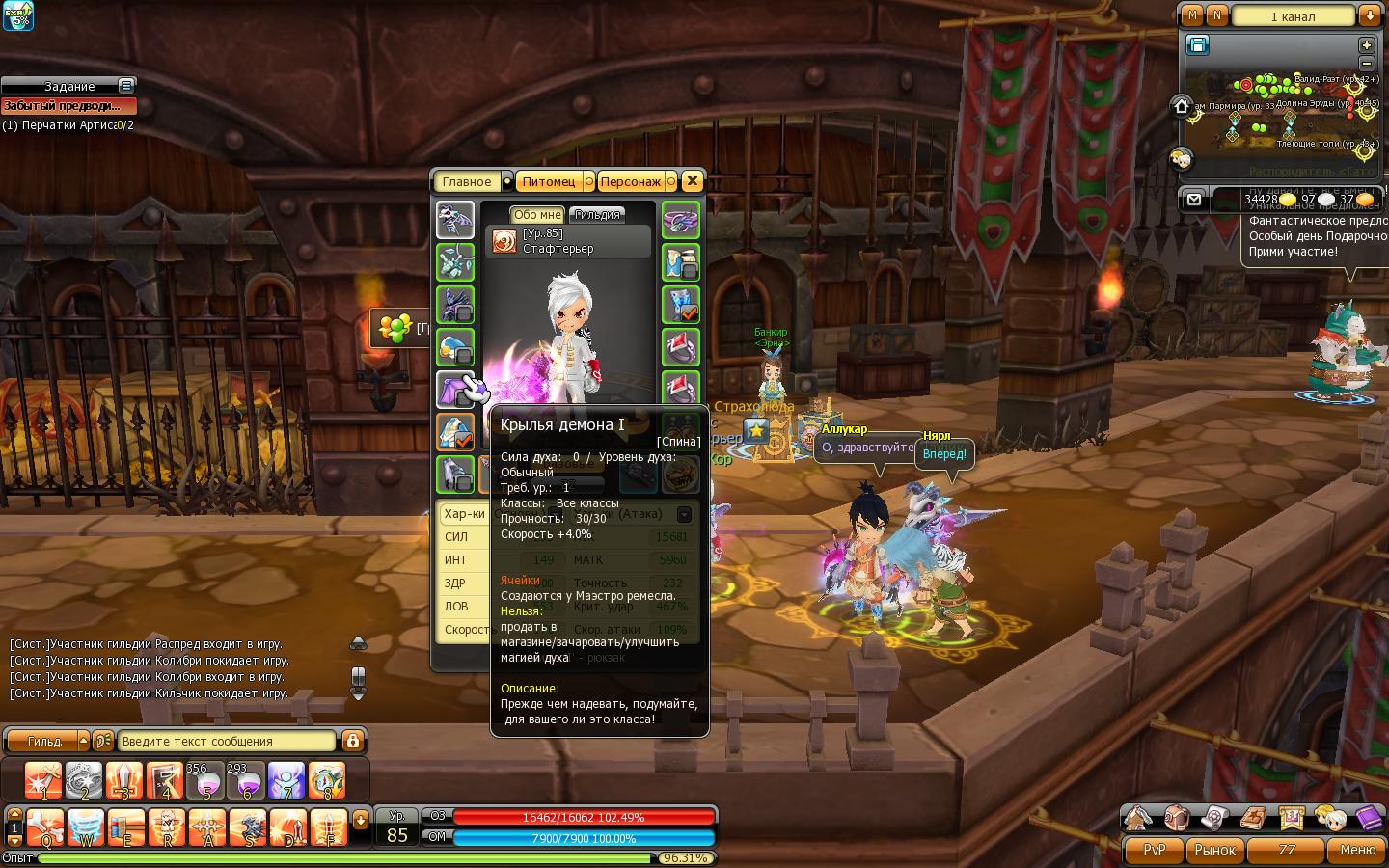
Task: Switch to the Питомец tab
Action: coord(548,181)
